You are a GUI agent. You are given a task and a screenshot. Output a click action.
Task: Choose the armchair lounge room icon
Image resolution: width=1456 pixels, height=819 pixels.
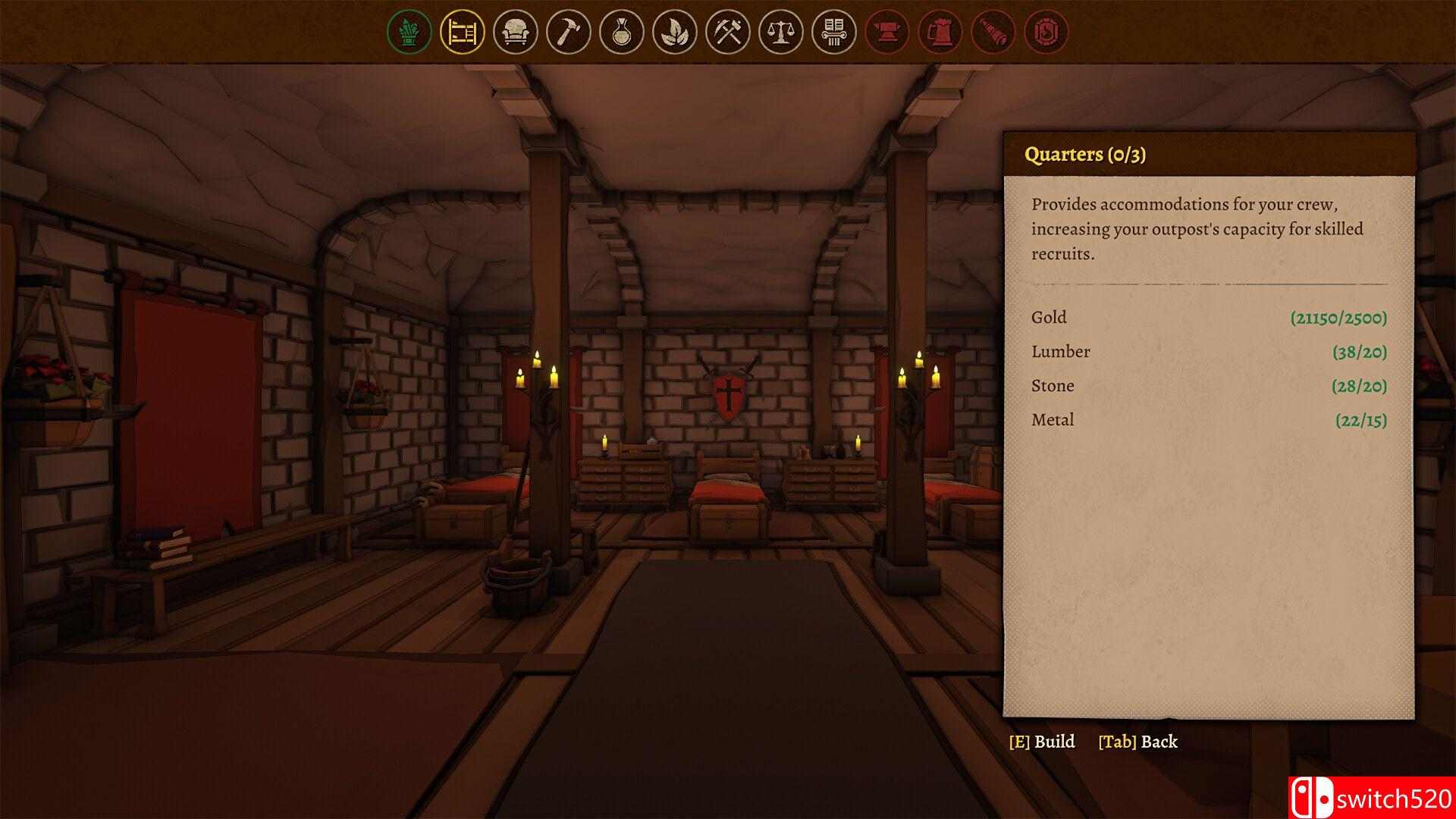[x=515, y=32]
